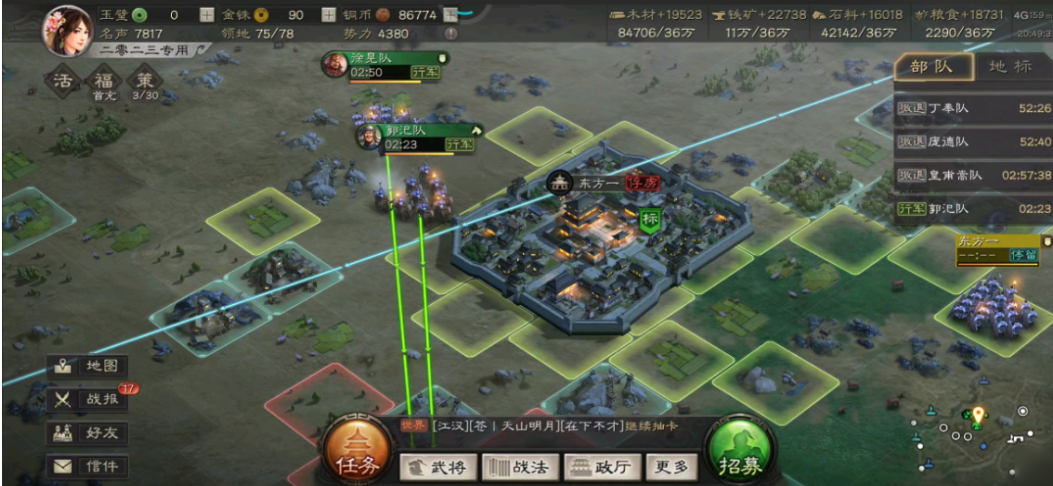Image resolution: width=1053 pixels, height=486 pixels.
Task: Expand the 更多 (More) menu
Action: (x=671, y=466)
